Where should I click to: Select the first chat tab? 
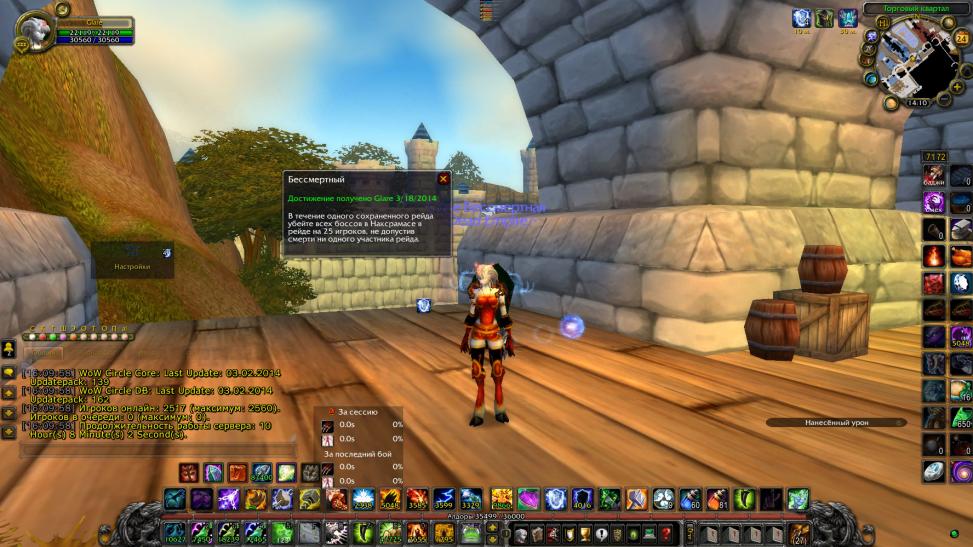[43, 353]
